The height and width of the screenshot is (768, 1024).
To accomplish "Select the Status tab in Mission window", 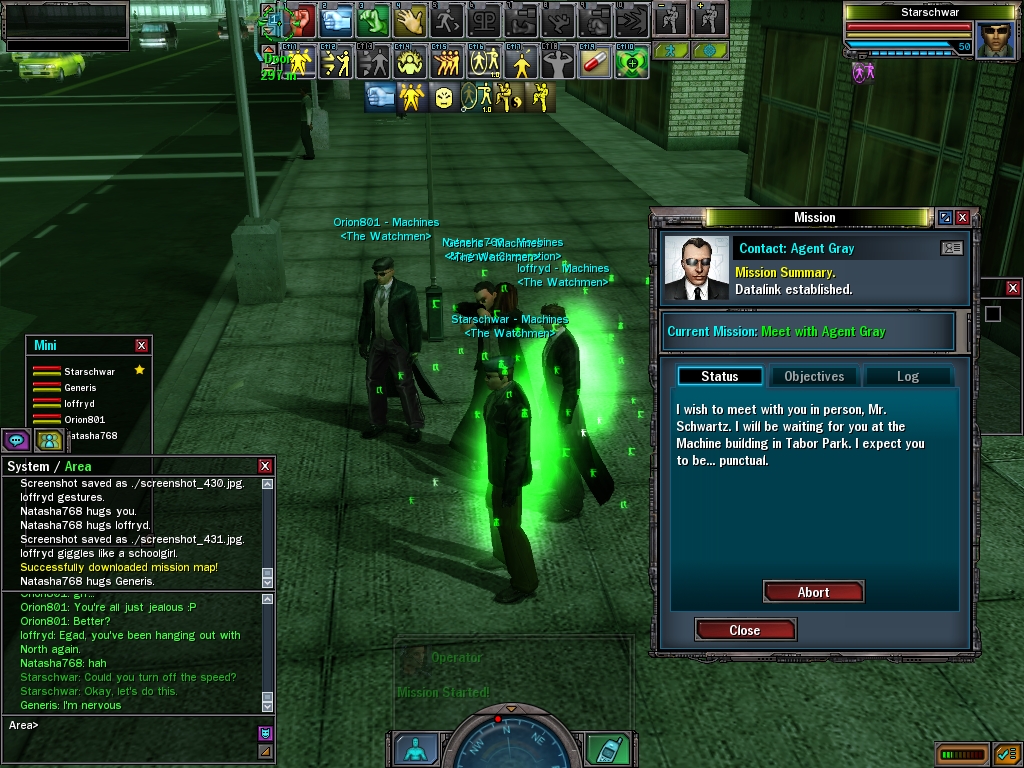I will [720, 376].
